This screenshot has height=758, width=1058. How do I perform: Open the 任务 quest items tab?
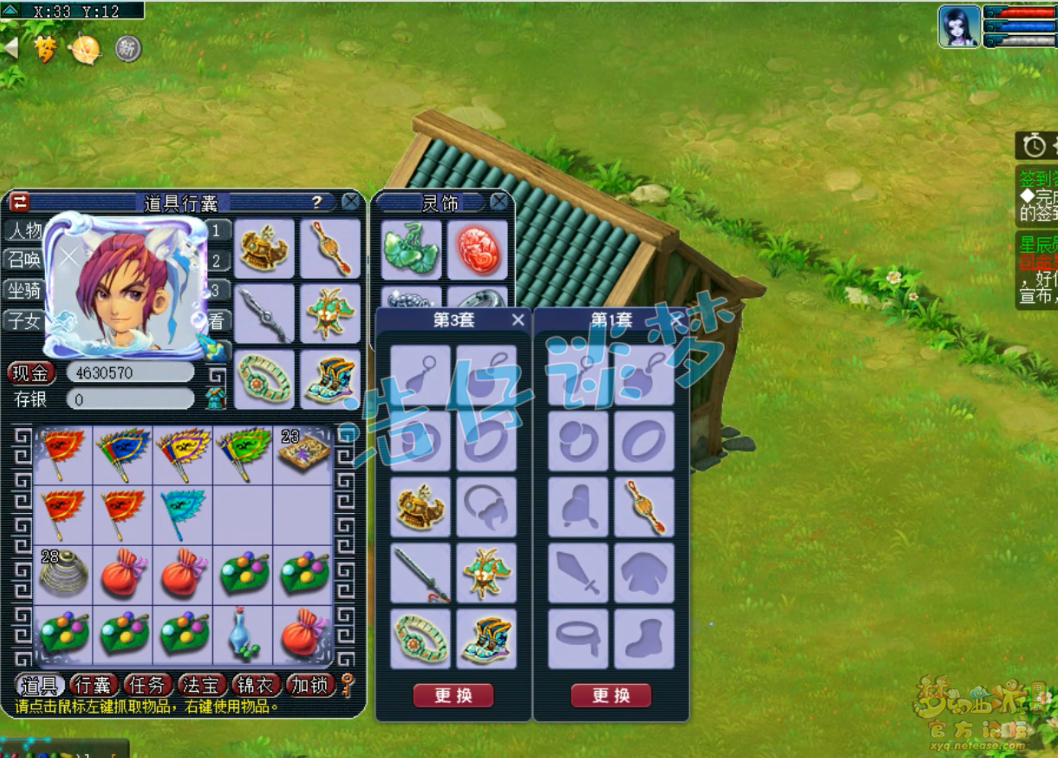point(148,685)
